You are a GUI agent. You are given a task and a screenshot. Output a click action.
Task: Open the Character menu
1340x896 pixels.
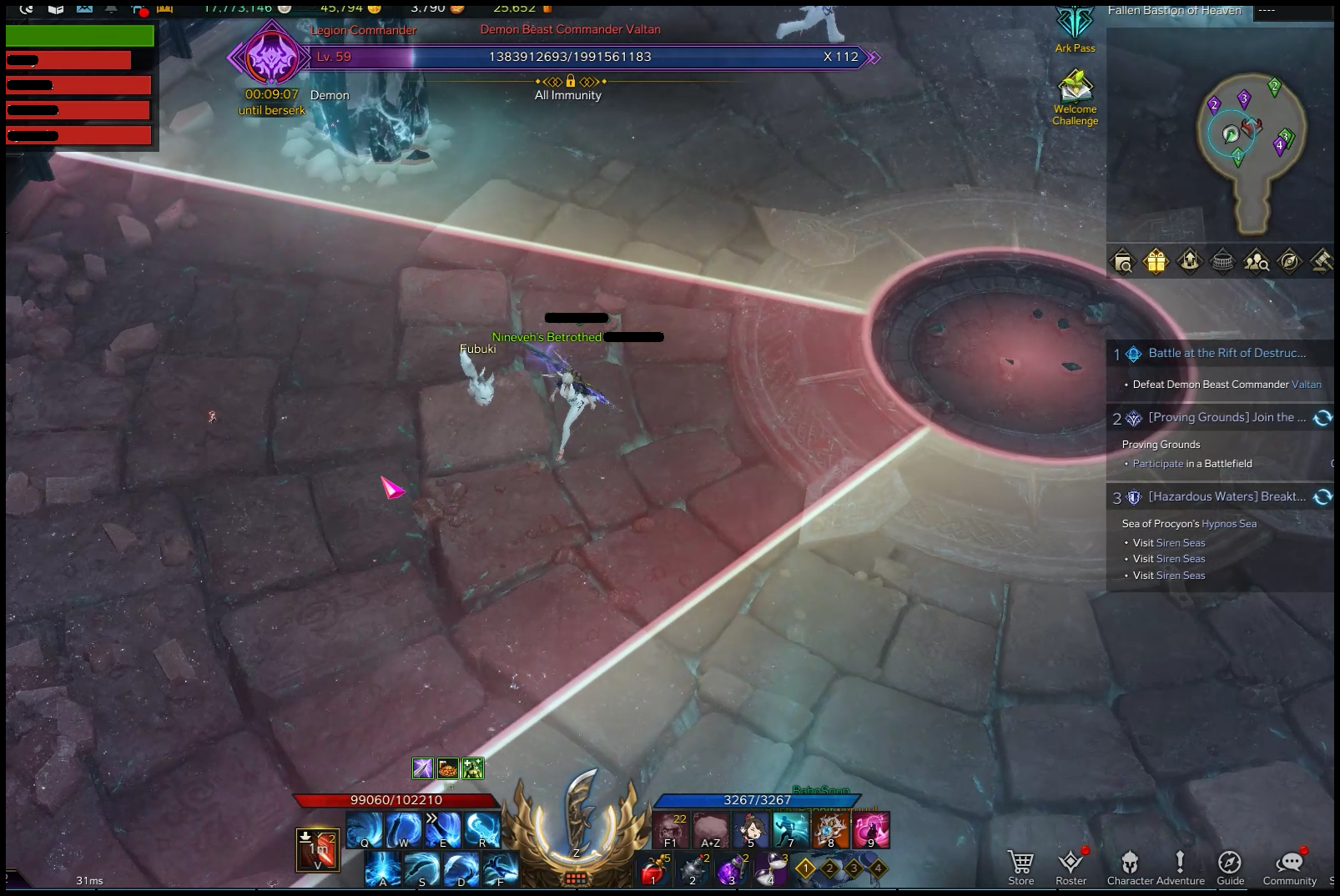(x=1130, y=866)
